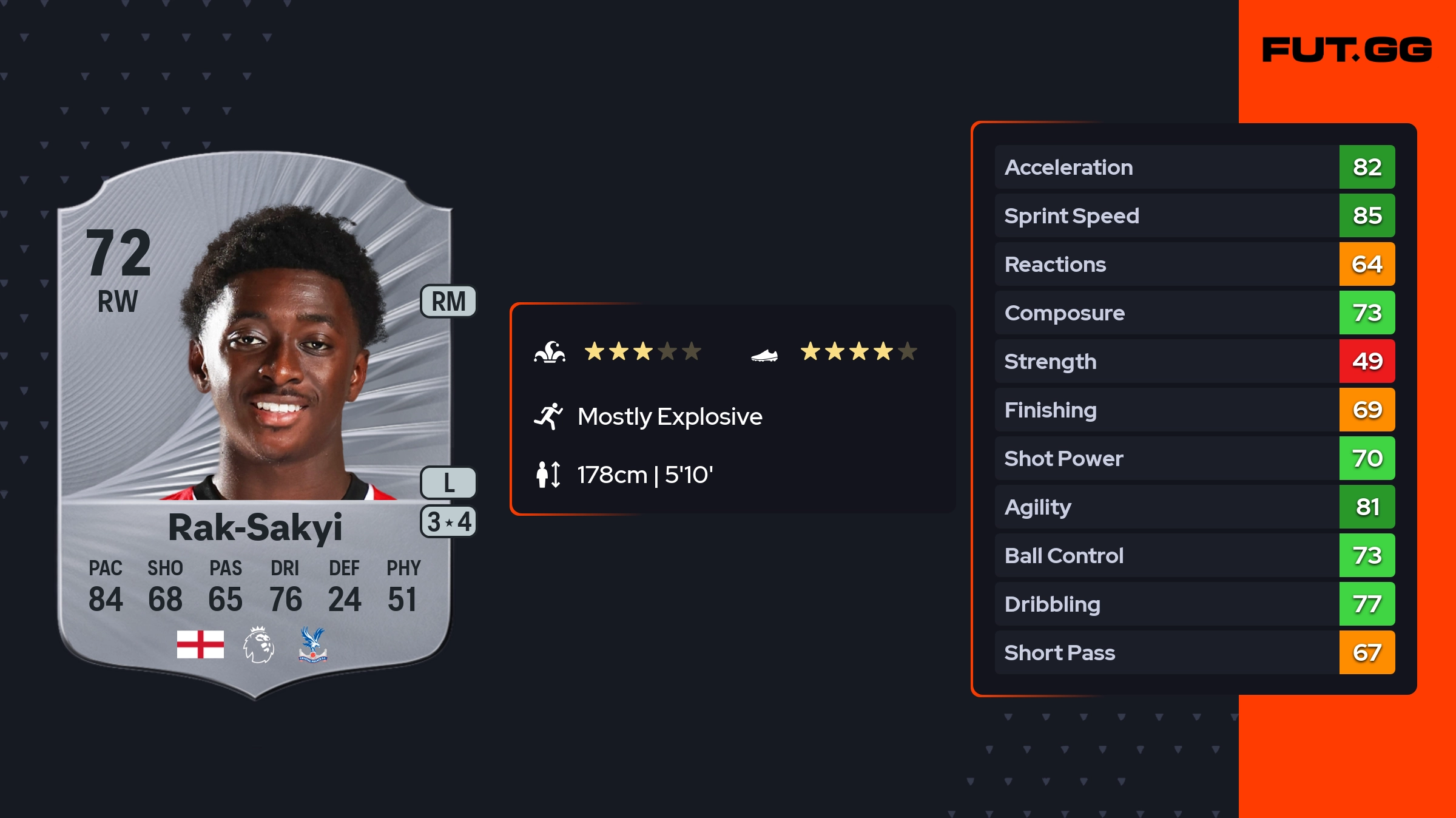Select the Dribbling stat row
The height and width of the screenshot is (818, 1456).
point(1194,604)
